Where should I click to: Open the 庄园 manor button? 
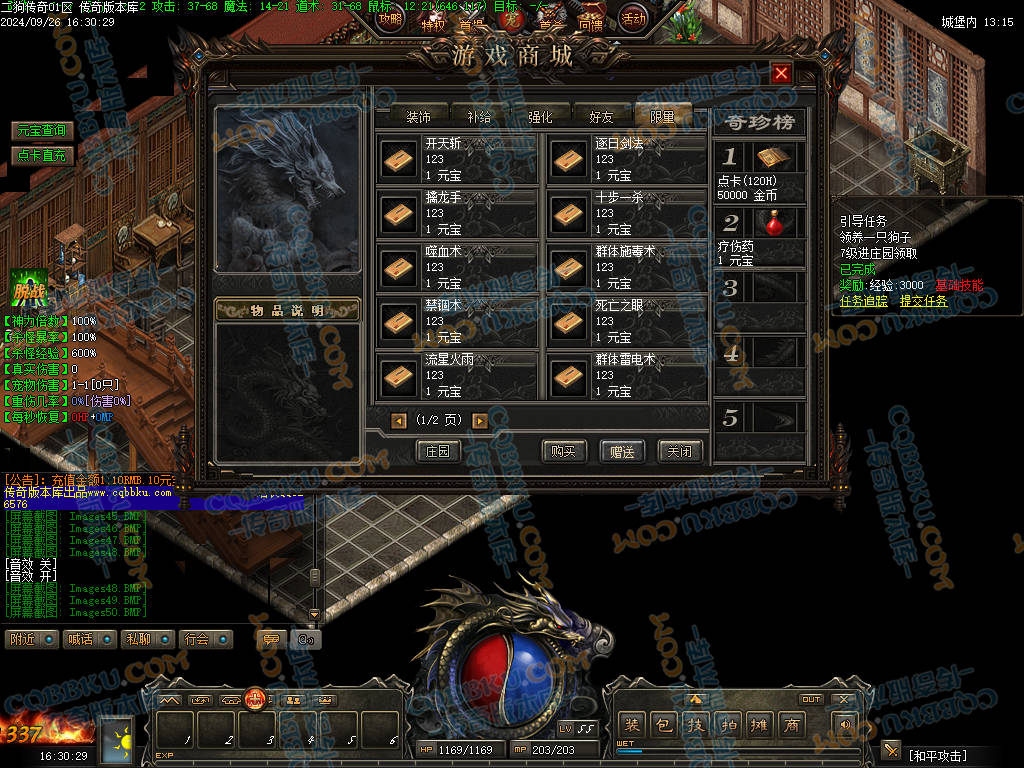pos(438,451)
